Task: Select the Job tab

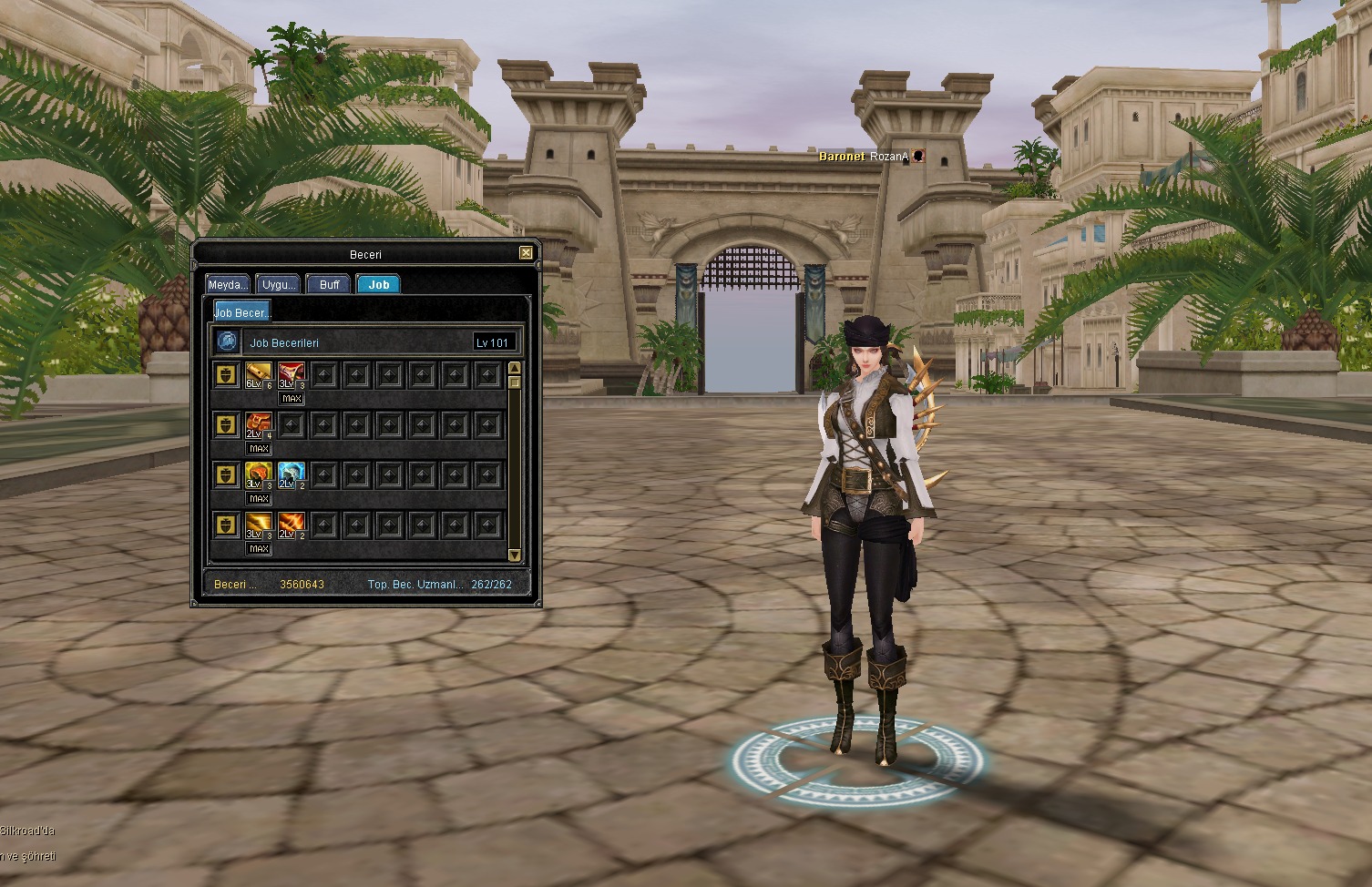Action: point(379,284)
